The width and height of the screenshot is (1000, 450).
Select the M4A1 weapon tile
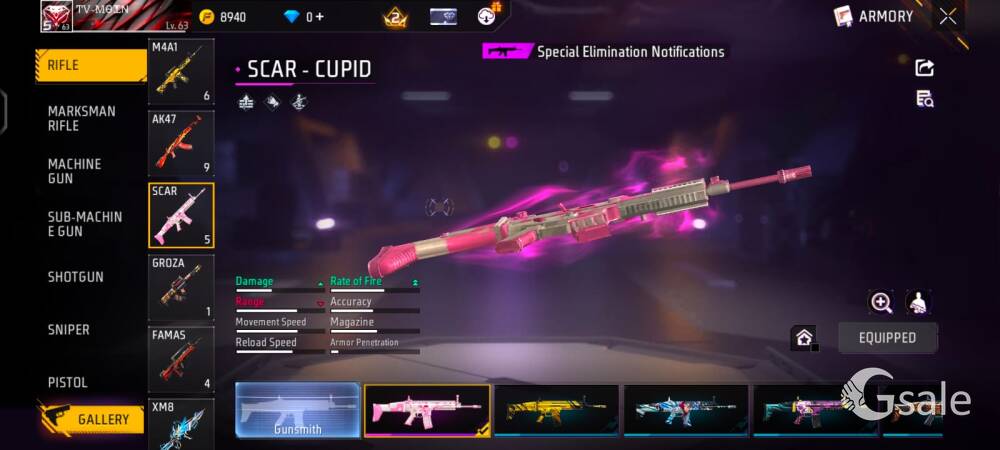click(x=181, y=72)
